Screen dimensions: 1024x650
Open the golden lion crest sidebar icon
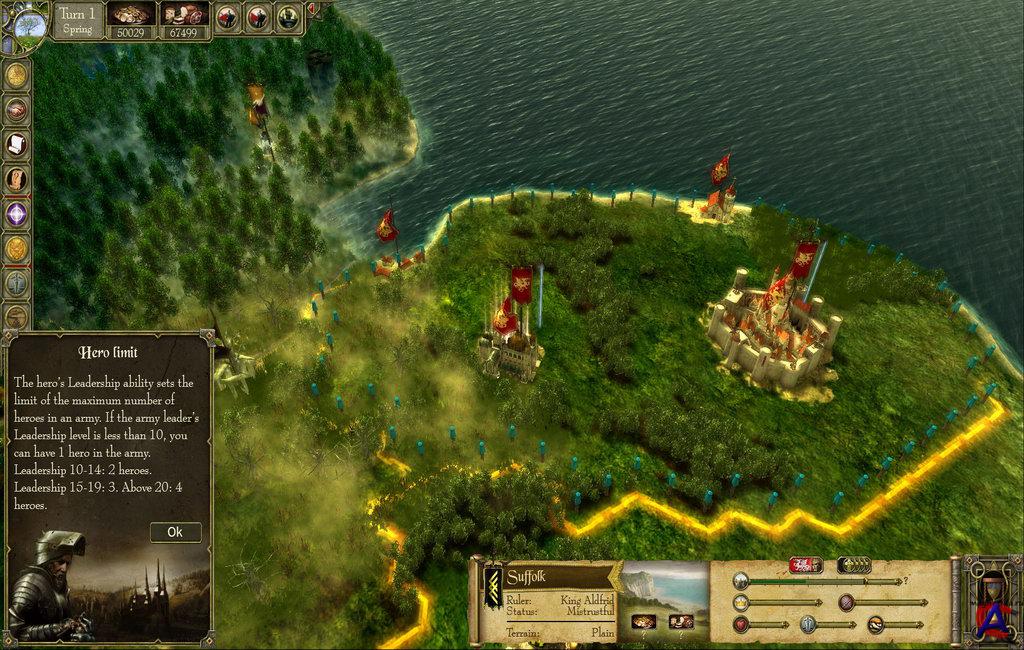pyautogui.click(x=15, y=248)
